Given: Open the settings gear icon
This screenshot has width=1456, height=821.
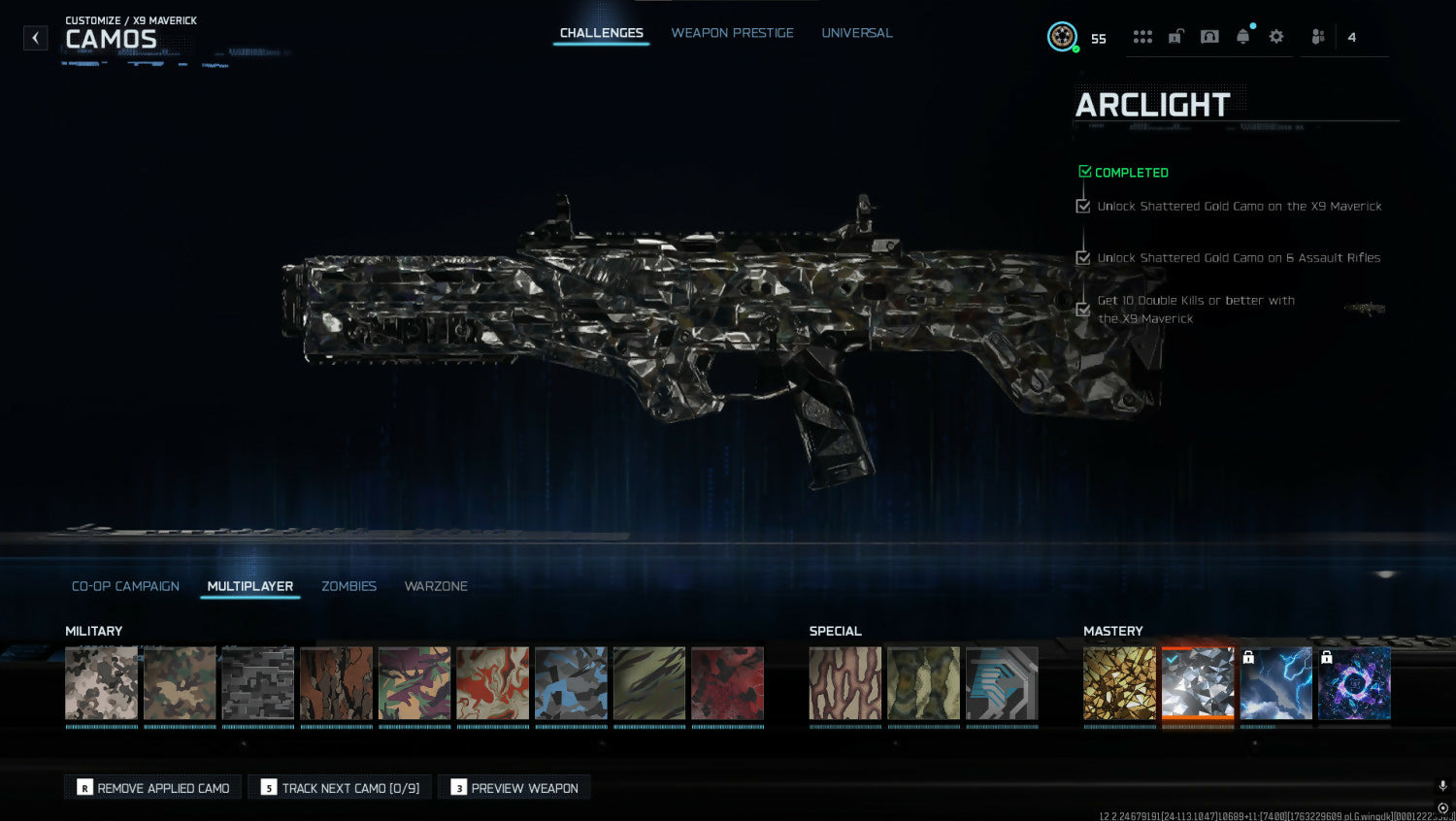Looking at the screenshot, I should coord(1276,37).
